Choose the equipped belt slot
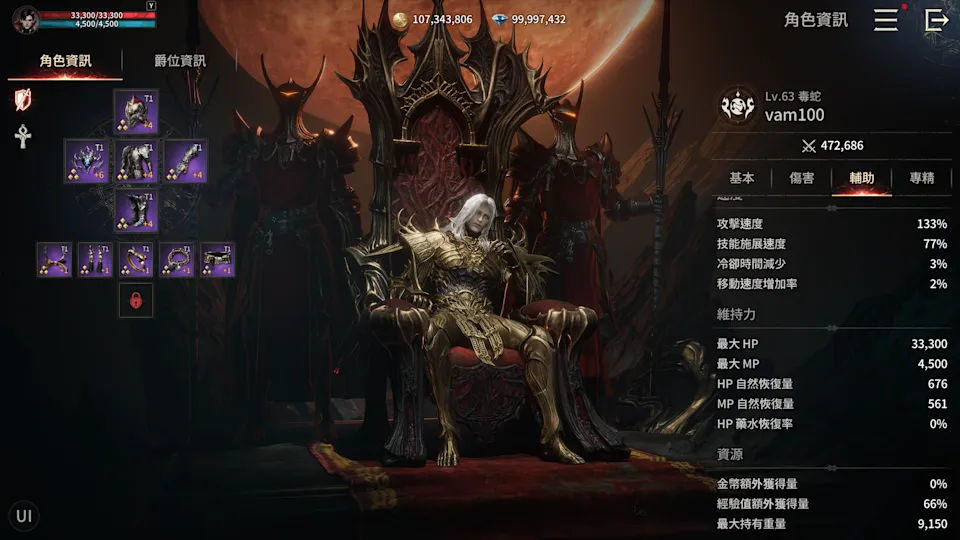This screenshot has height=540, width=960. click(x=218, y=260)
